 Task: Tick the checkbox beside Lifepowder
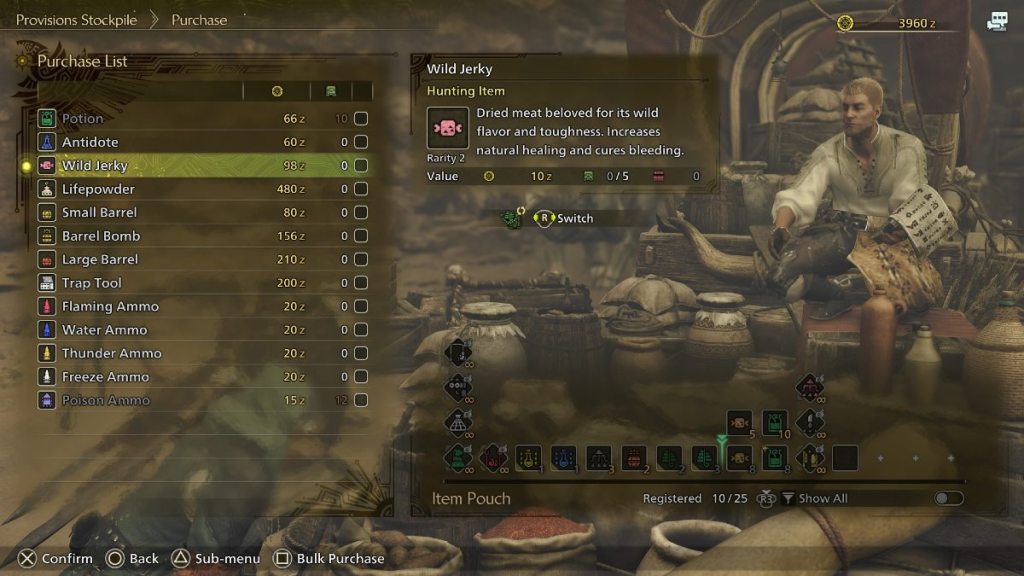tap(361, 189)
